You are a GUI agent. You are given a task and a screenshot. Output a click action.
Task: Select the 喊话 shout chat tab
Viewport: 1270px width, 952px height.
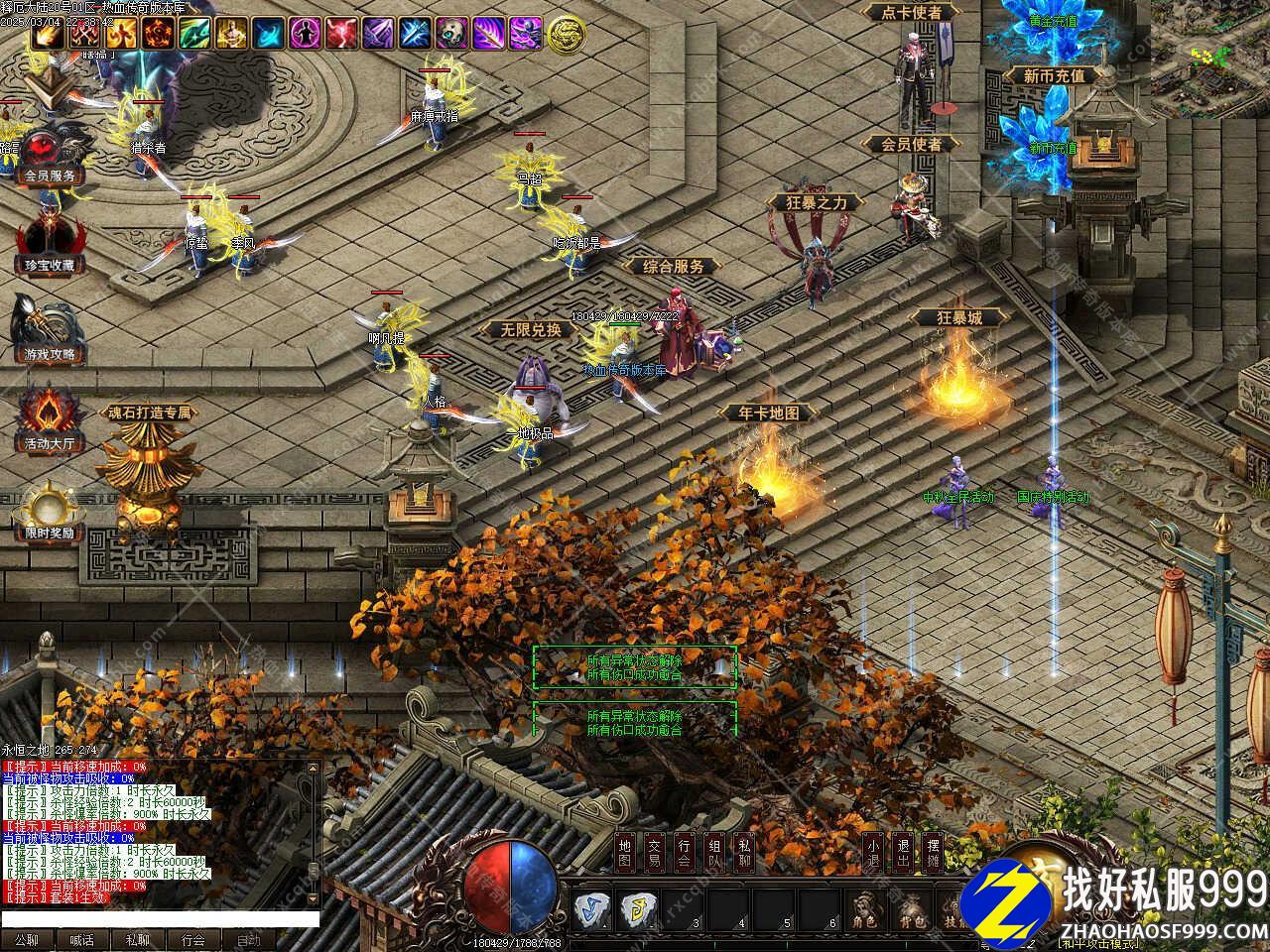pyautogui.click(x=82, y=939)
